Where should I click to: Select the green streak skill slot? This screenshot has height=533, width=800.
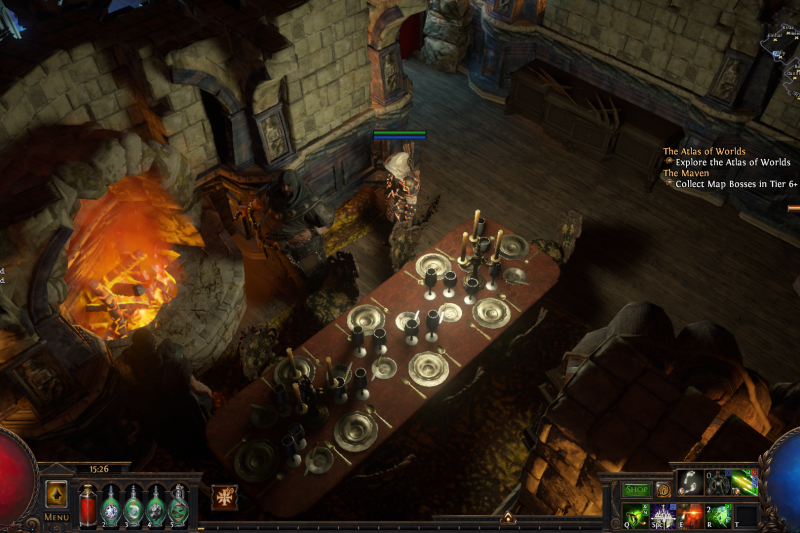[745, 483]
